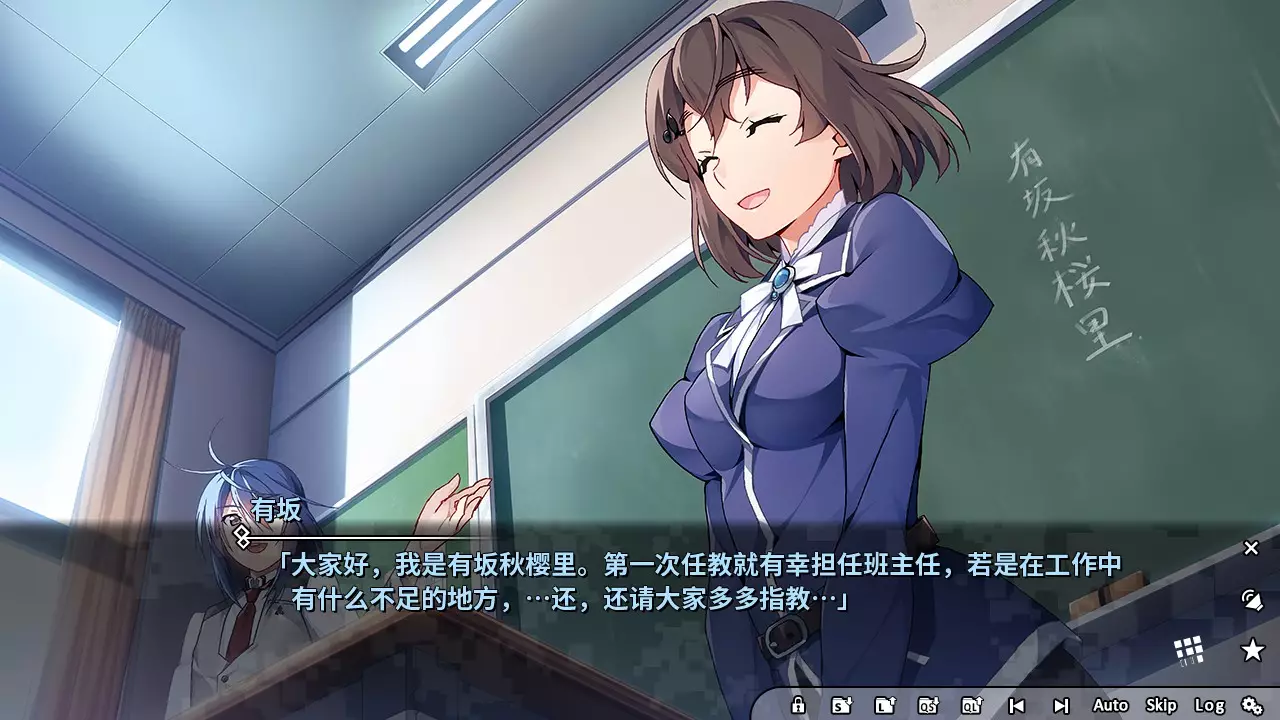Quick load using the QL icon
Image resolution: width=1280 pixels, height=720 pixels.
(971, 704)
